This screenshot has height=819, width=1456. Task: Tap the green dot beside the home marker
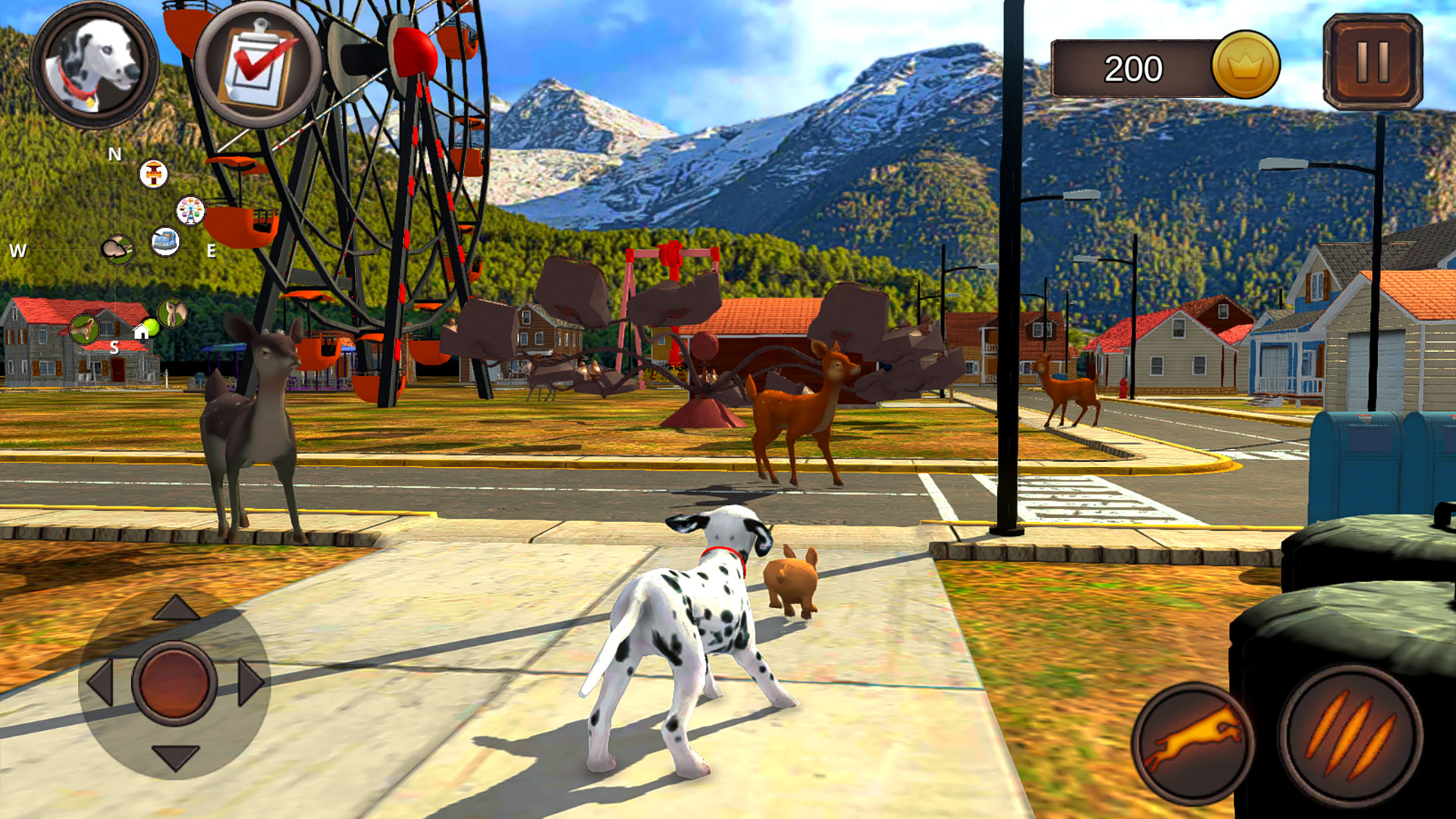coord(151,326)
